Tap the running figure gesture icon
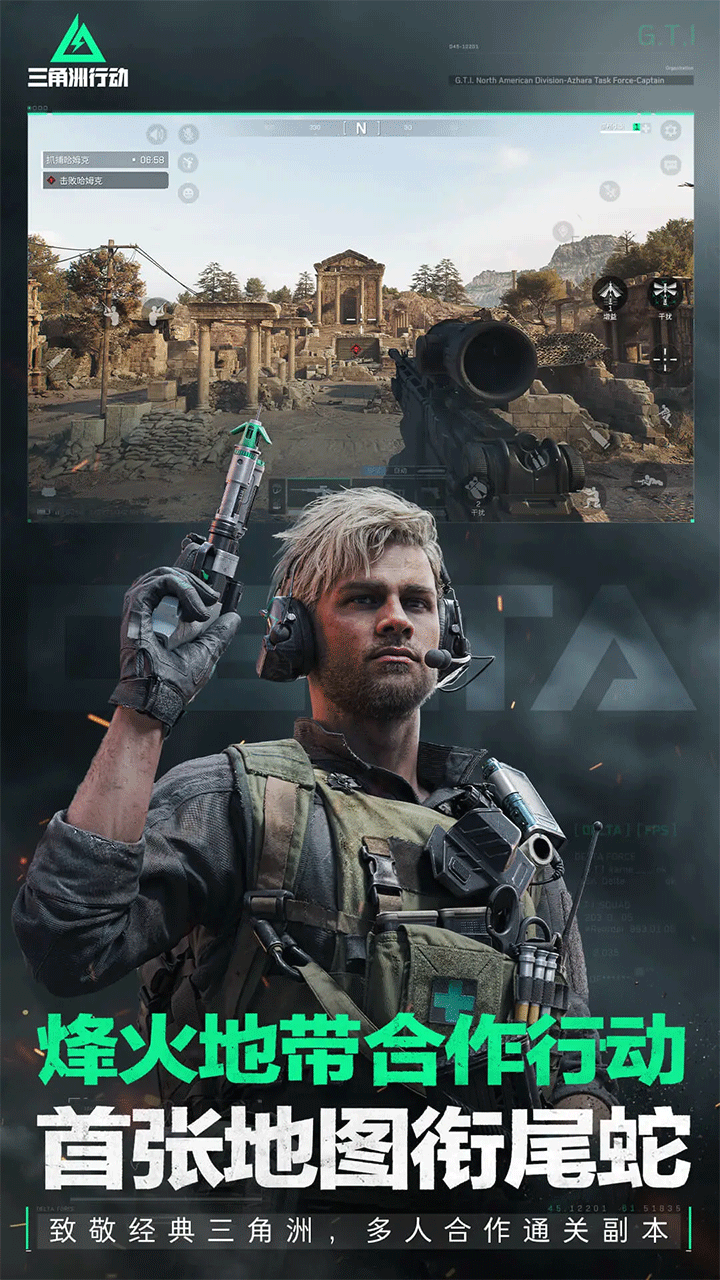720x1280 pixels. coord(187,163)
